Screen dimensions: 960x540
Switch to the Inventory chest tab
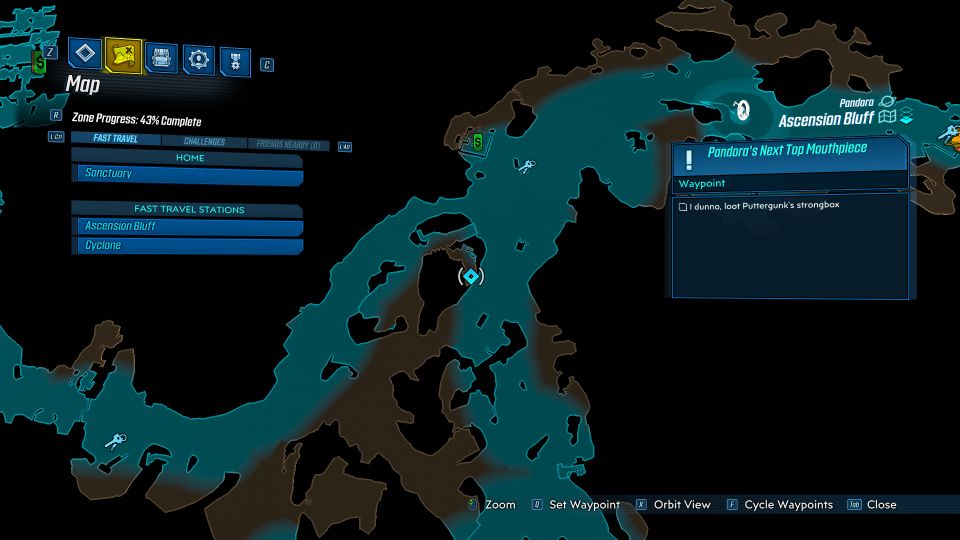161,57
